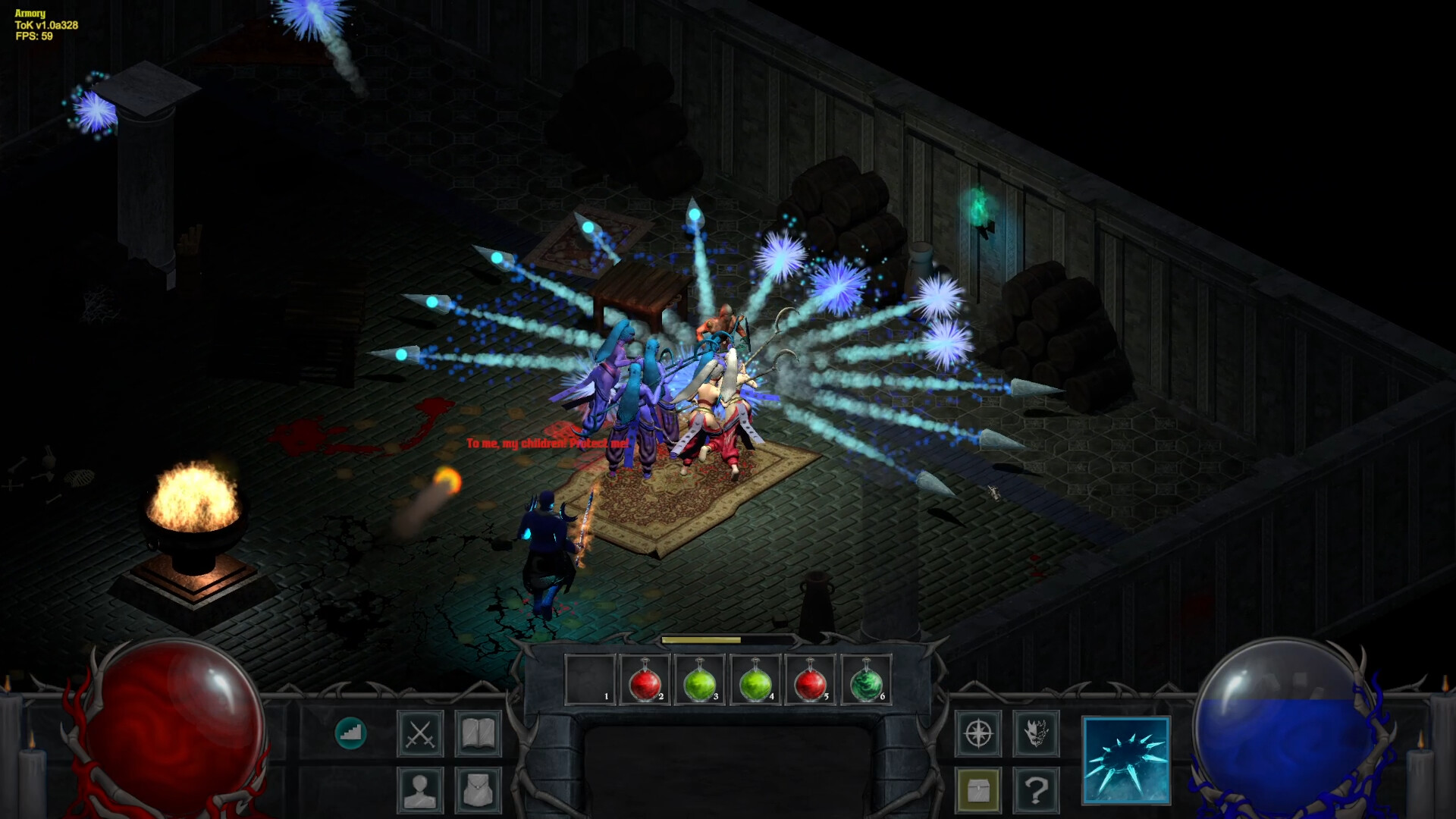Drink the green potion in slot 3
Image resolution: width=1456 pixels, height=819 pixels.
pyautogui.click(x=699, y=681)
